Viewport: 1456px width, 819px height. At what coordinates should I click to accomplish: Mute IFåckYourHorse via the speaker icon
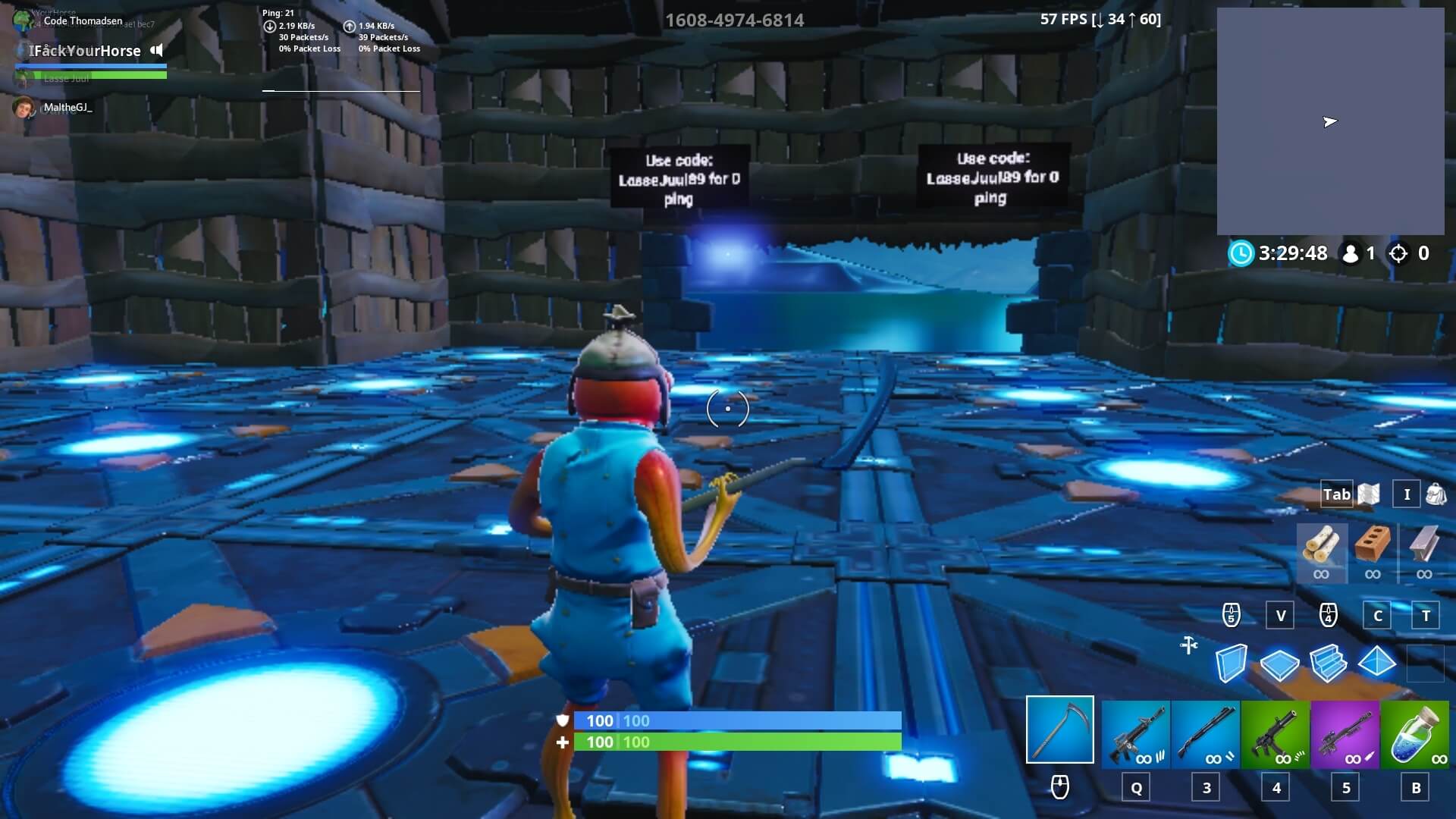[x=157, y=51]
